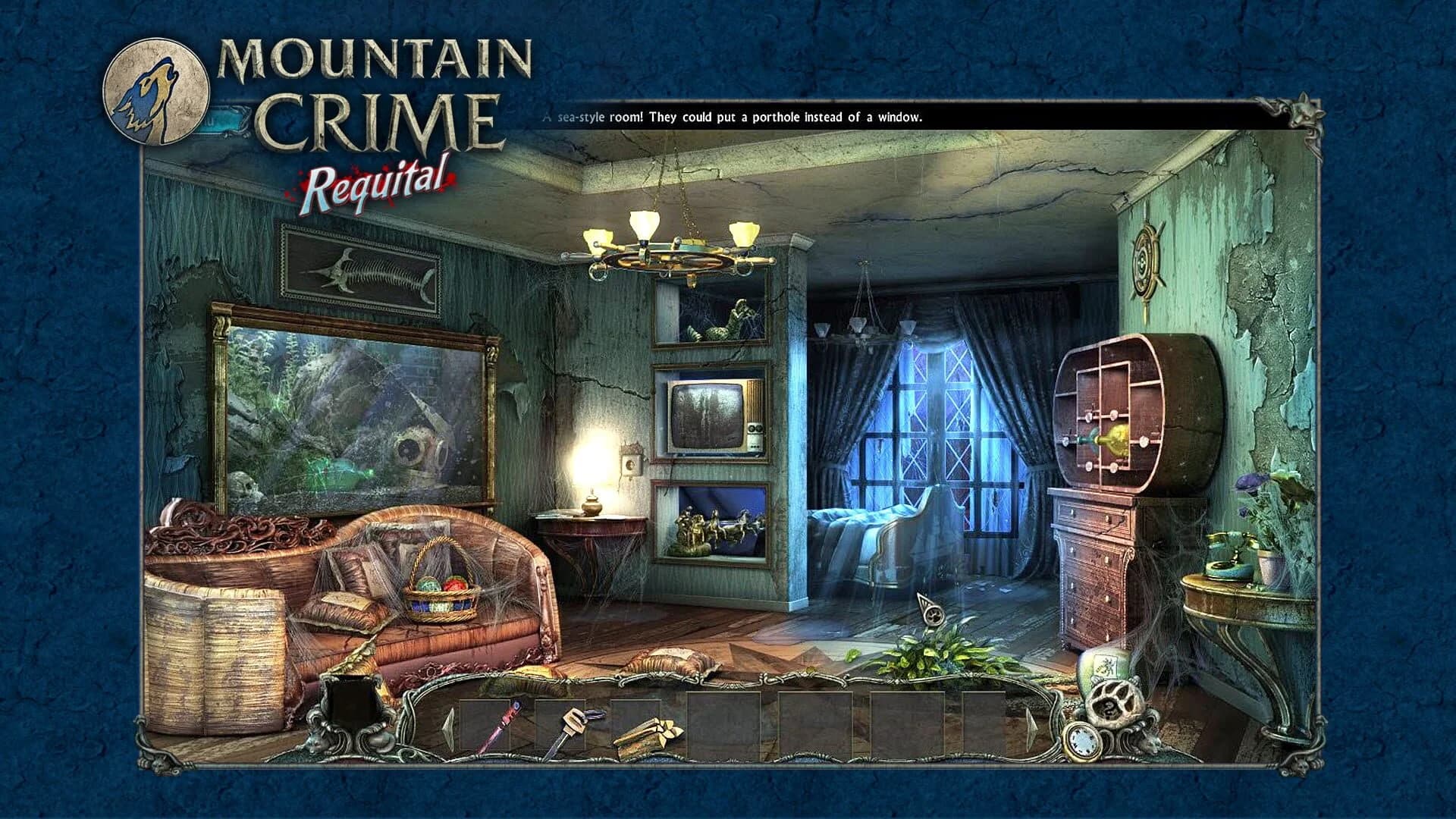This screenshot has height=819, width=1456.
Task: Click the hint message banner at top
Action: 910,118
